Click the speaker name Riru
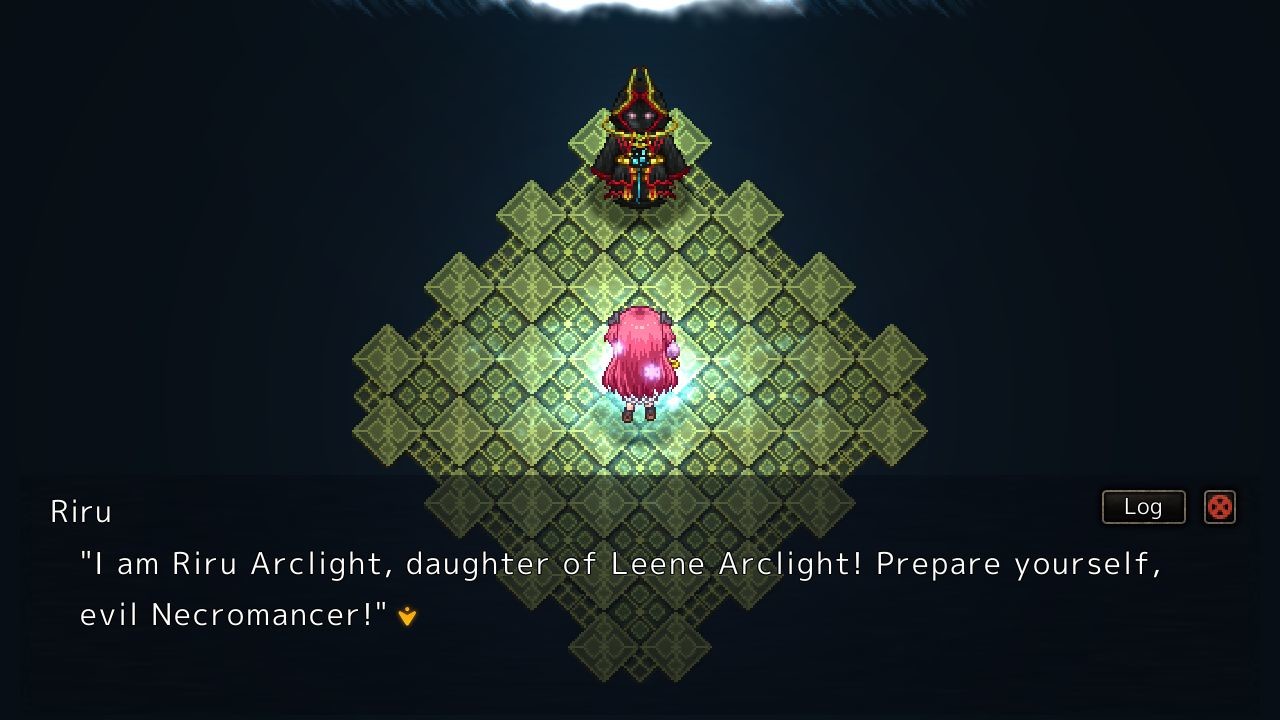 pyautogui.click(x=80, y=510)
